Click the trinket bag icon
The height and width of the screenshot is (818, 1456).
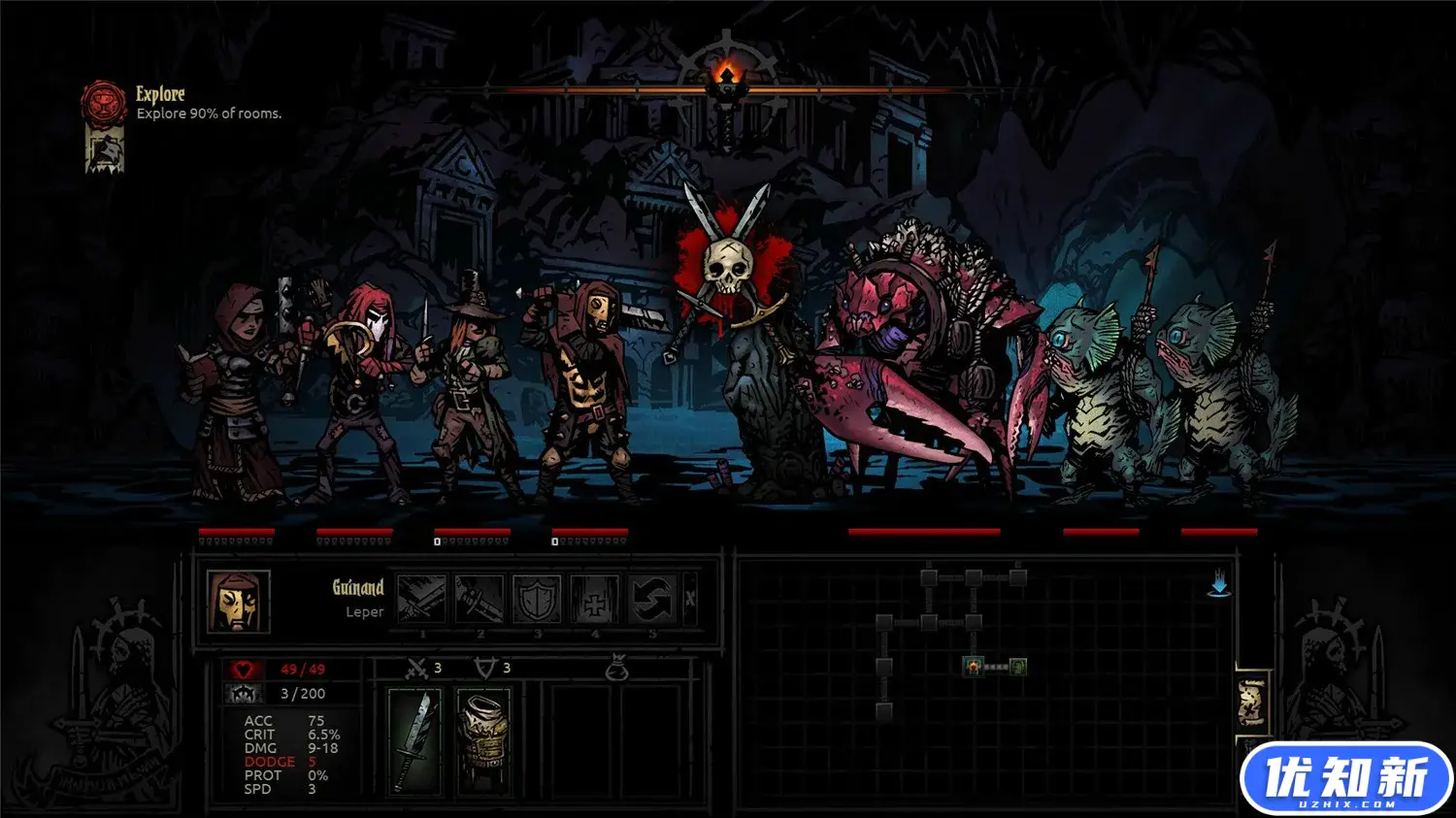tap(616, 668)
